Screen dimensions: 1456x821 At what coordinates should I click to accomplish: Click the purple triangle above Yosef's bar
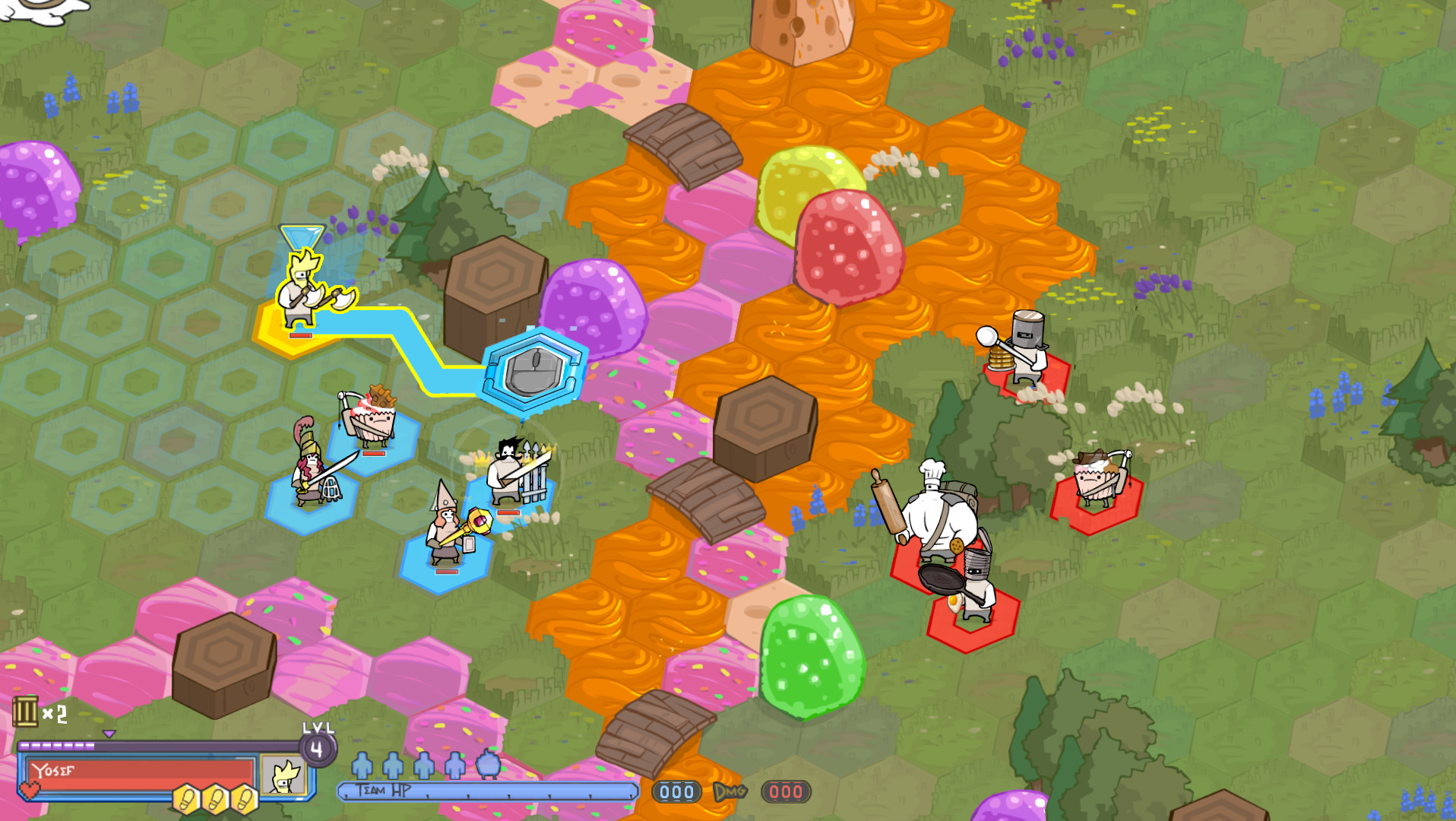[109, 734]
